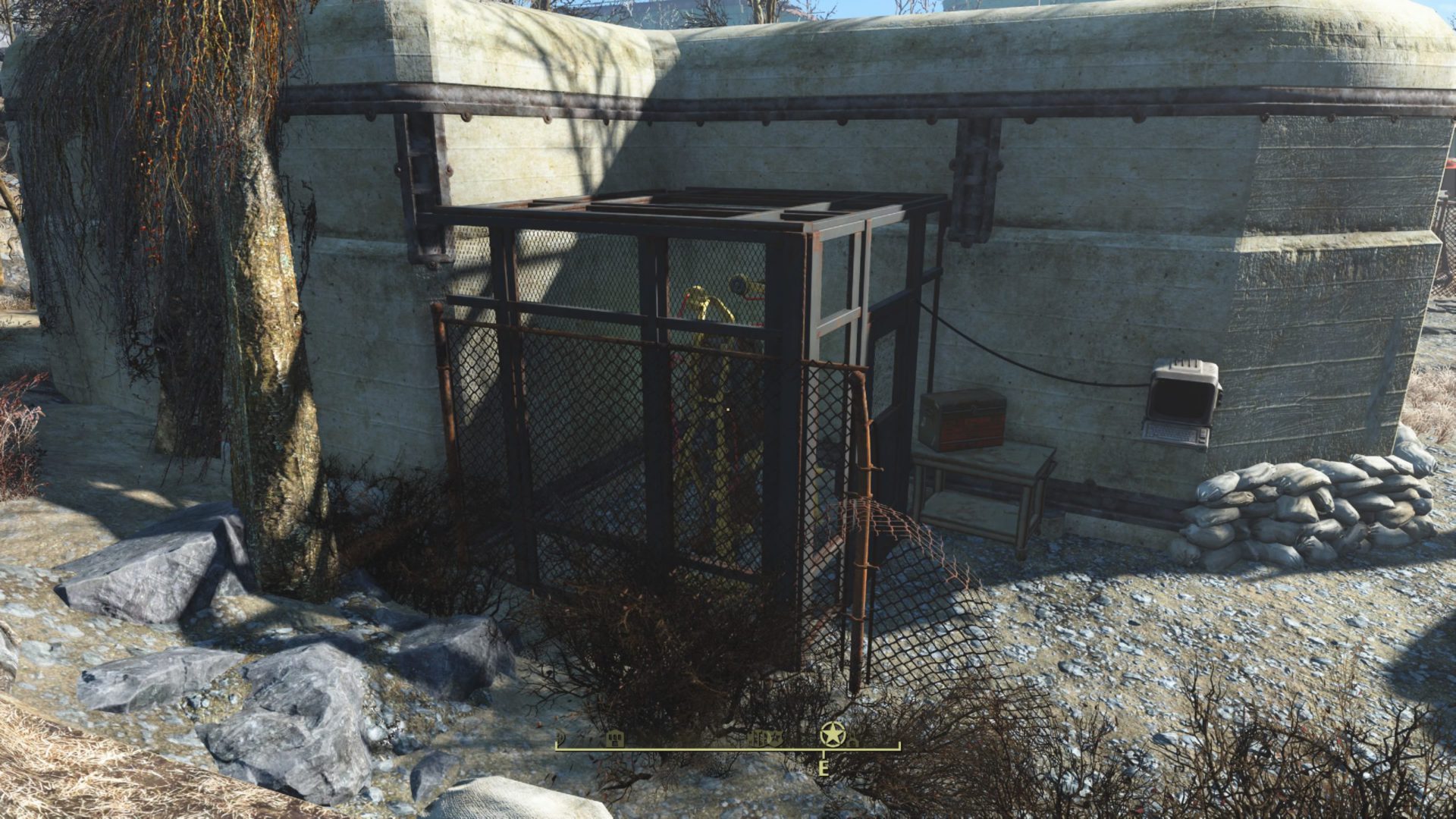Click the star-in-circle military marker on the compass
This screenshot has height=819, width=1456.
click(x=832, y=733)
